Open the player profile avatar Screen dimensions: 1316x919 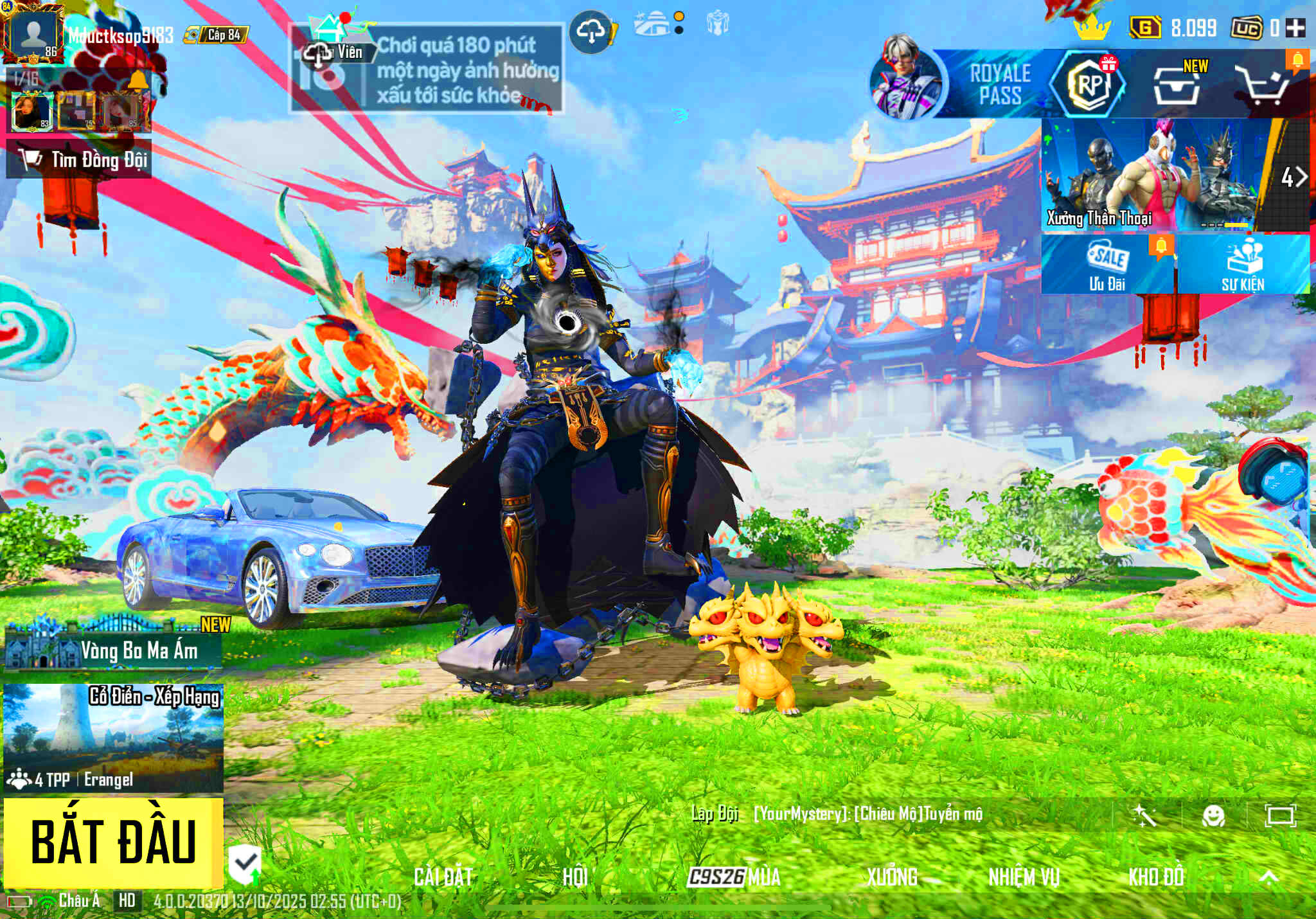pos(32,33)
